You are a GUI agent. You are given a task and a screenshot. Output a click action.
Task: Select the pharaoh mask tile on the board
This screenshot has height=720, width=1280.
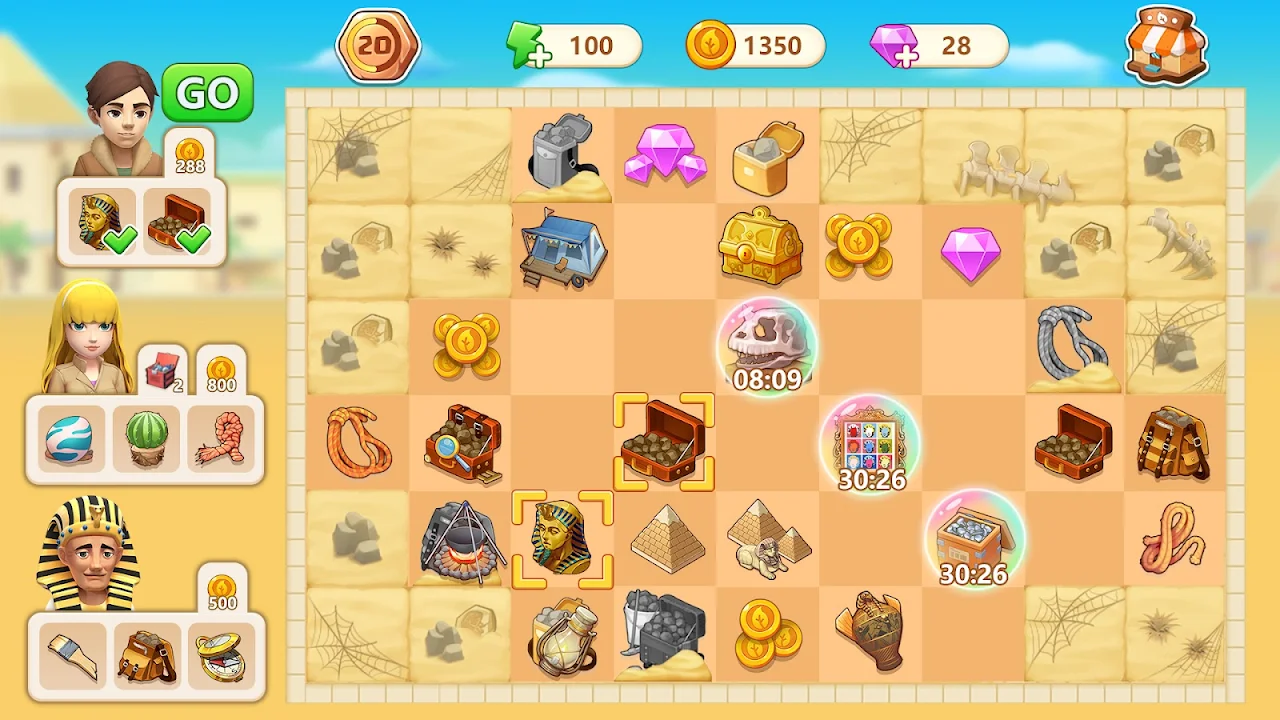pyautogui.click(x=562, y=539)
